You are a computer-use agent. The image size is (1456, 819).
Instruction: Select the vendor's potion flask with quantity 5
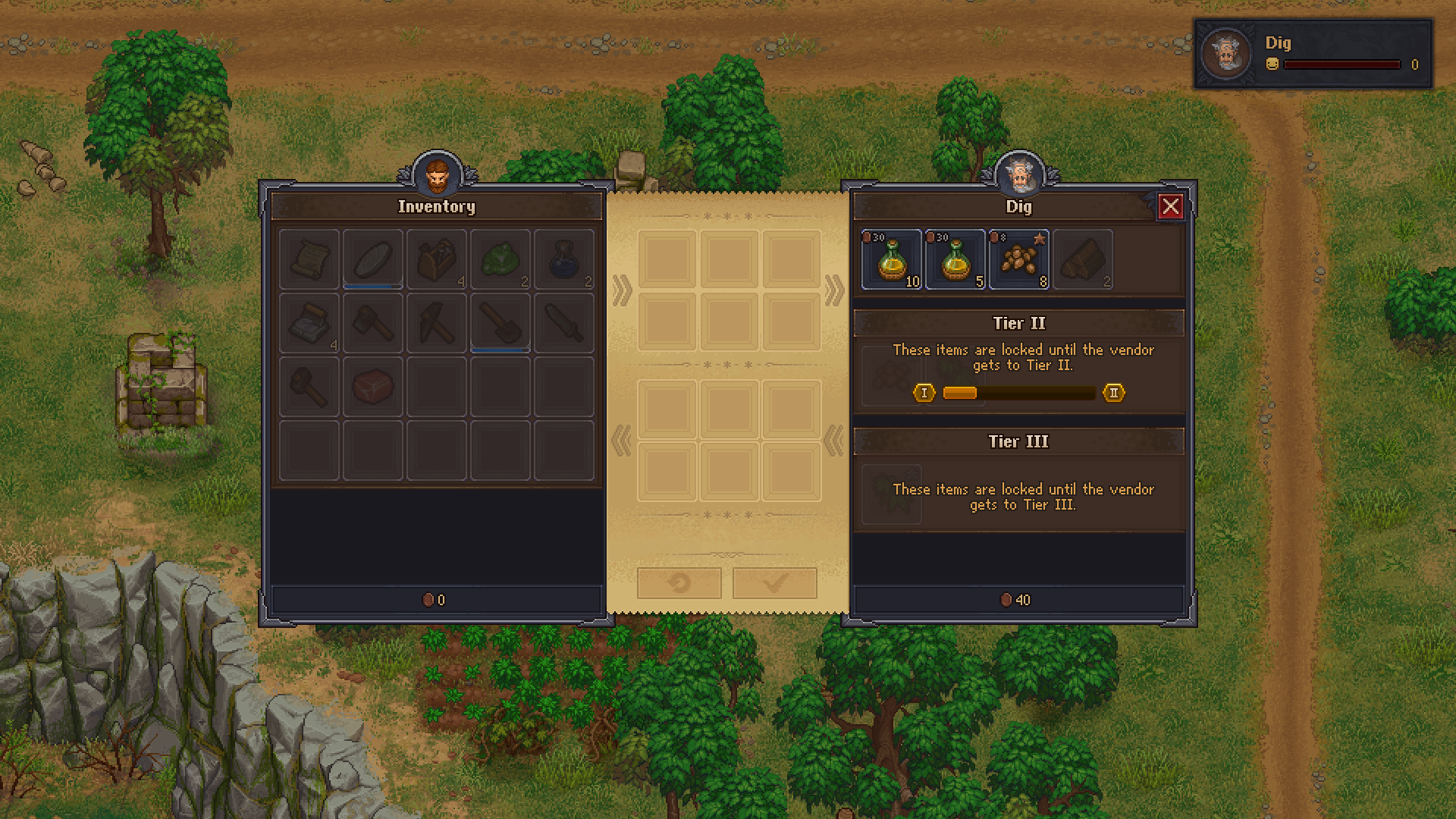tap(955, 260)
